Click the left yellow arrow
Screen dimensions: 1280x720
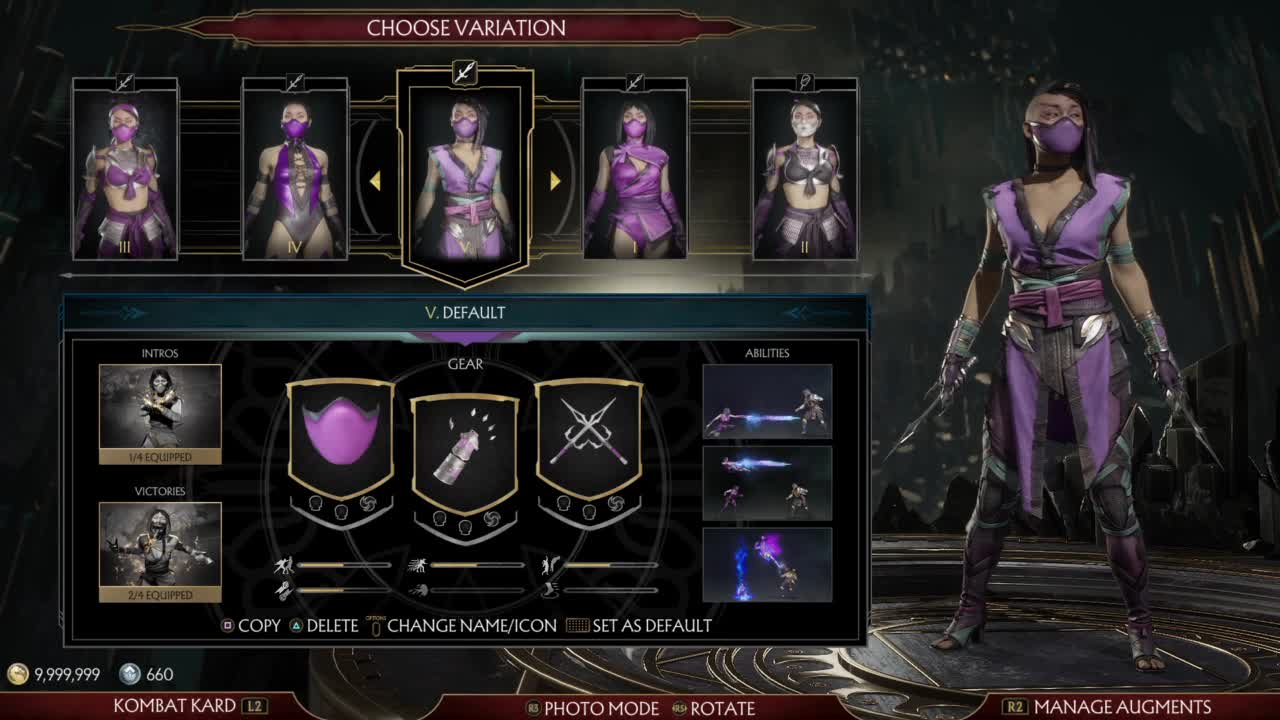[x=376, y=181]
